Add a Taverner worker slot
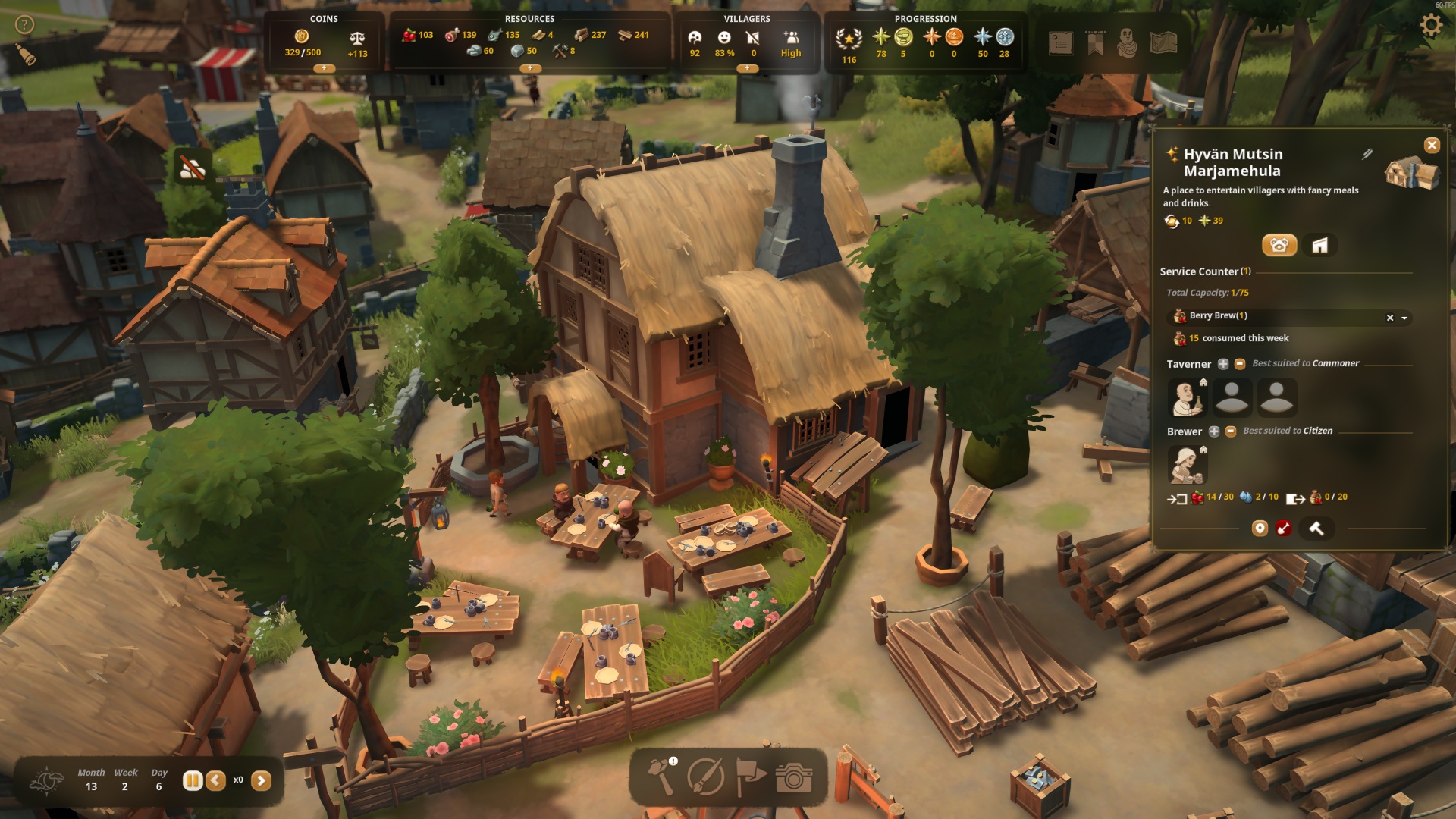 1223,364
